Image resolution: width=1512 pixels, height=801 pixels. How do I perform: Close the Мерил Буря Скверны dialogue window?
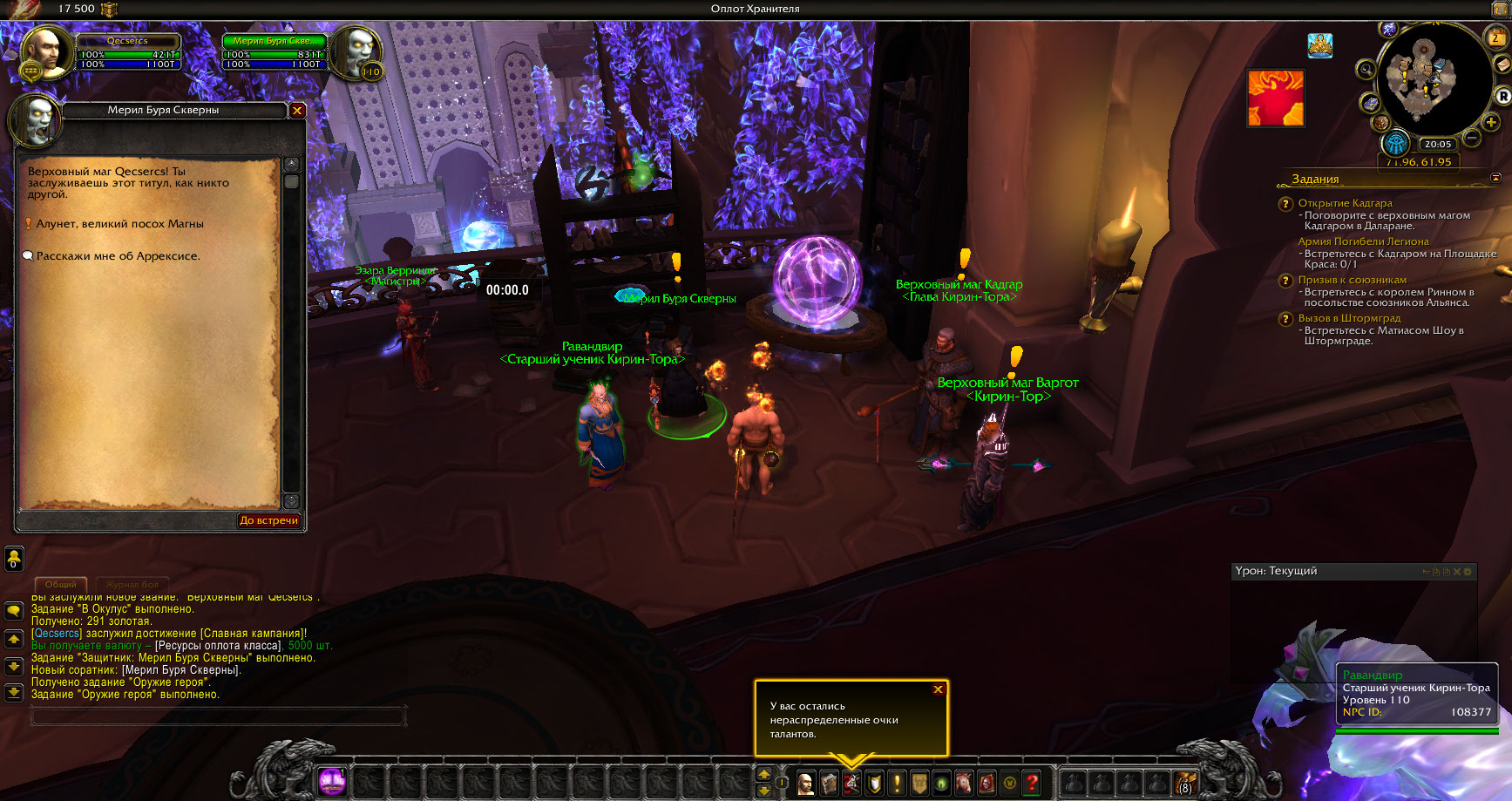297,111
